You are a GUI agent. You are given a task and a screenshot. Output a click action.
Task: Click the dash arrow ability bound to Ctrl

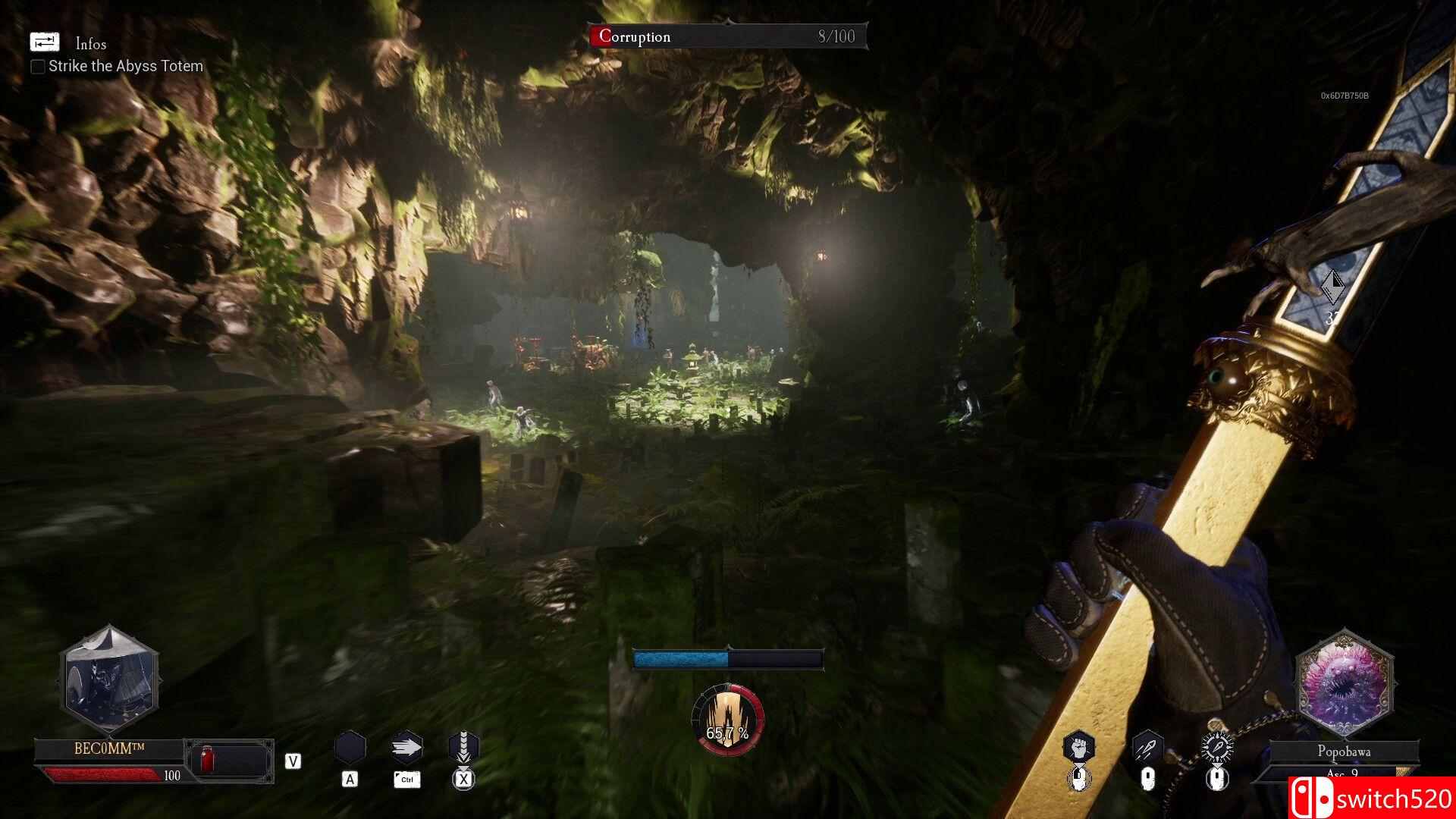click(x=407, y=747)
